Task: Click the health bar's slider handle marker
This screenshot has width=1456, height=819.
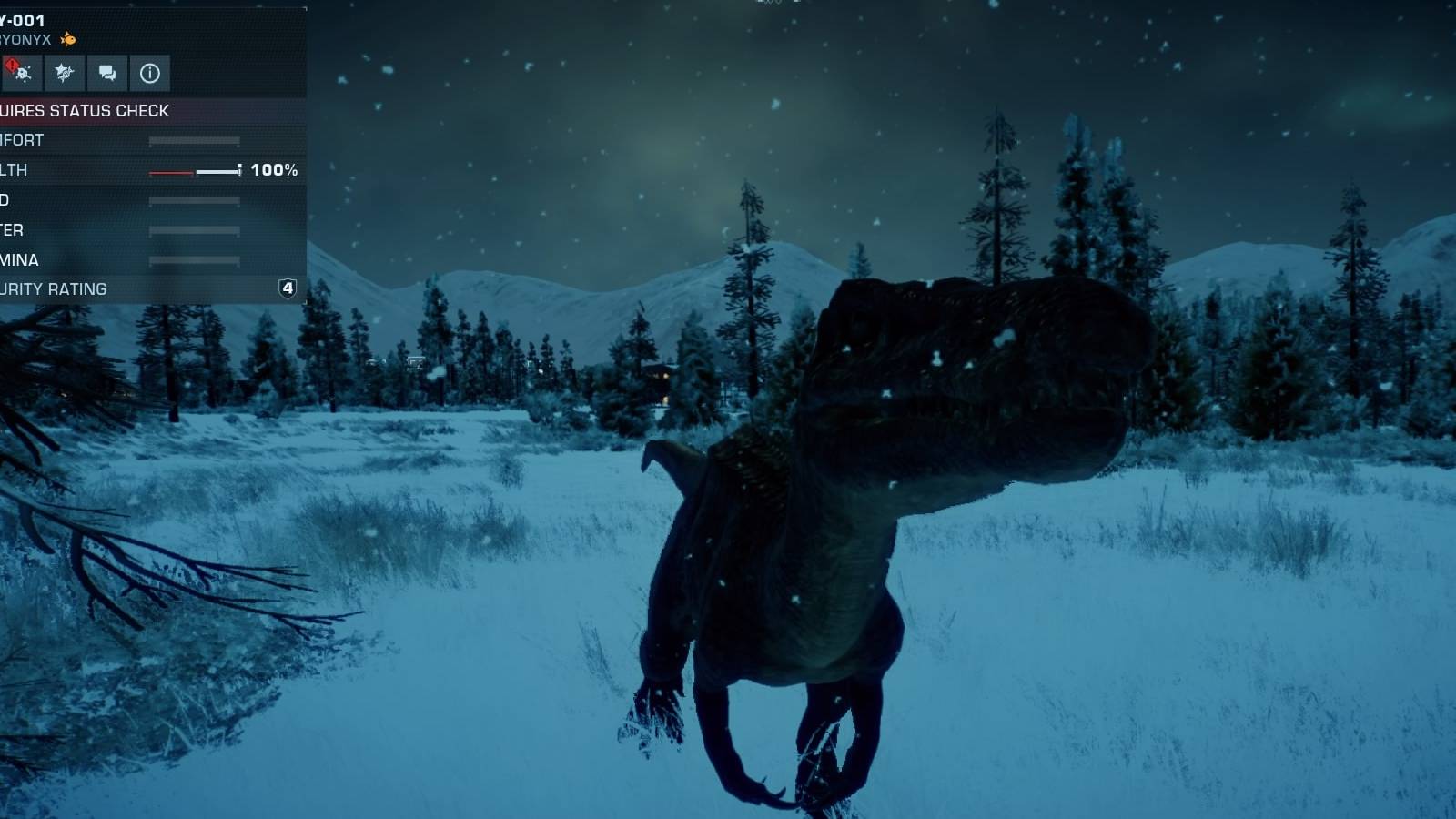Action: (x=238, y=169)
